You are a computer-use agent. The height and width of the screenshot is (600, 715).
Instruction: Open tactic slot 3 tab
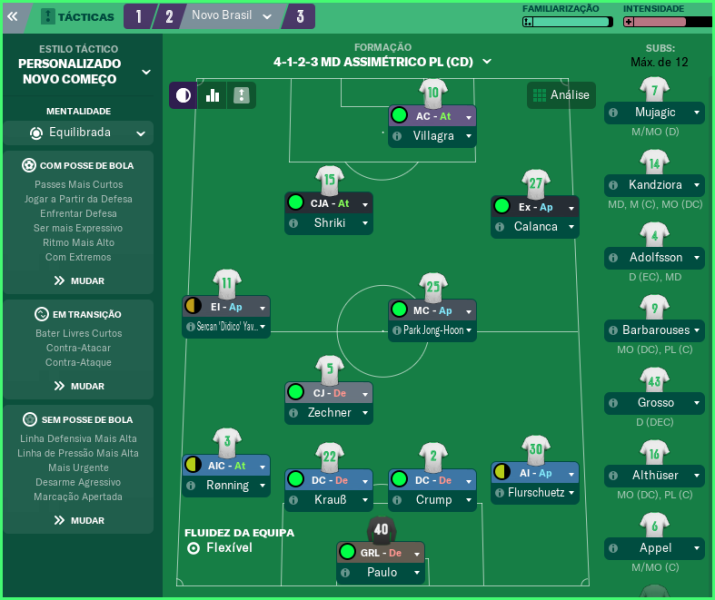[300, 16]
